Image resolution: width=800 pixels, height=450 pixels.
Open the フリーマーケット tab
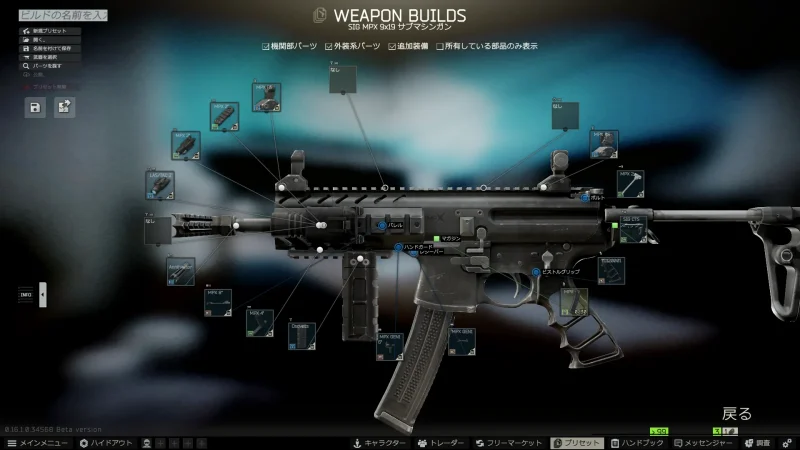click(x=508, y=442)
